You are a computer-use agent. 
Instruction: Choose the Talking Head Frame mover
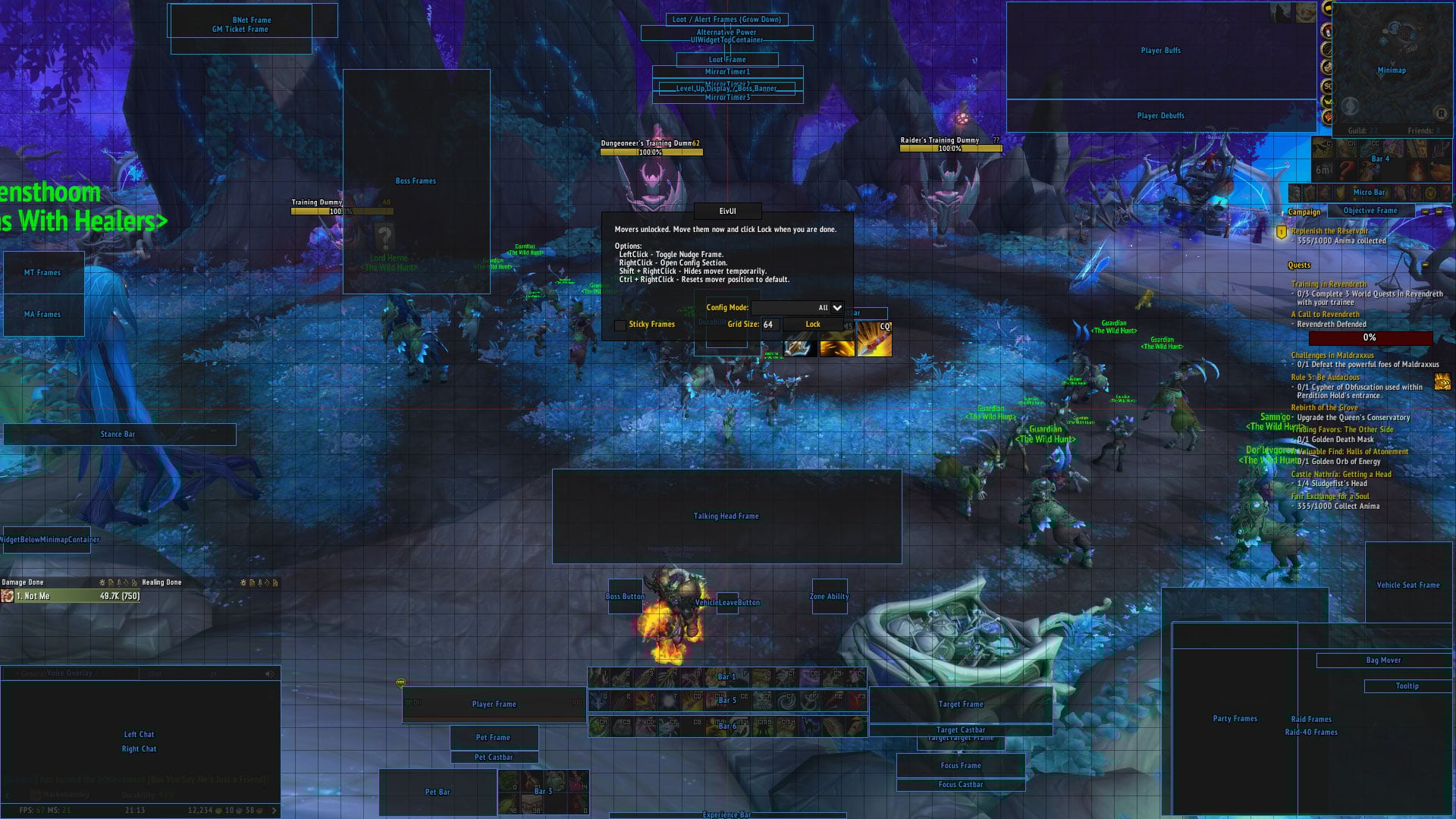coord(726,516)
